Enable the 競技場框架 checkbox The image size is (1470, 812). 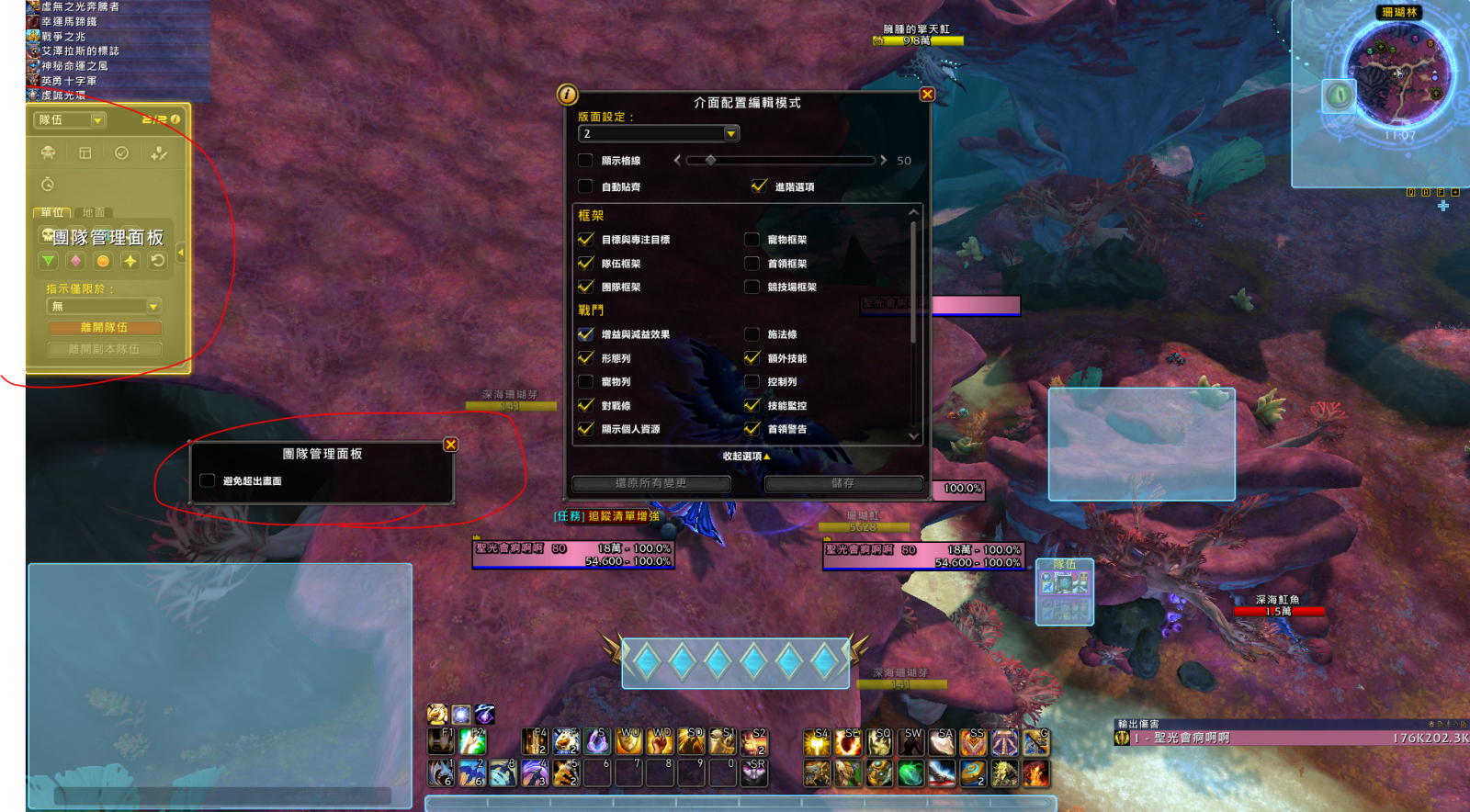(x=752, y=287)
